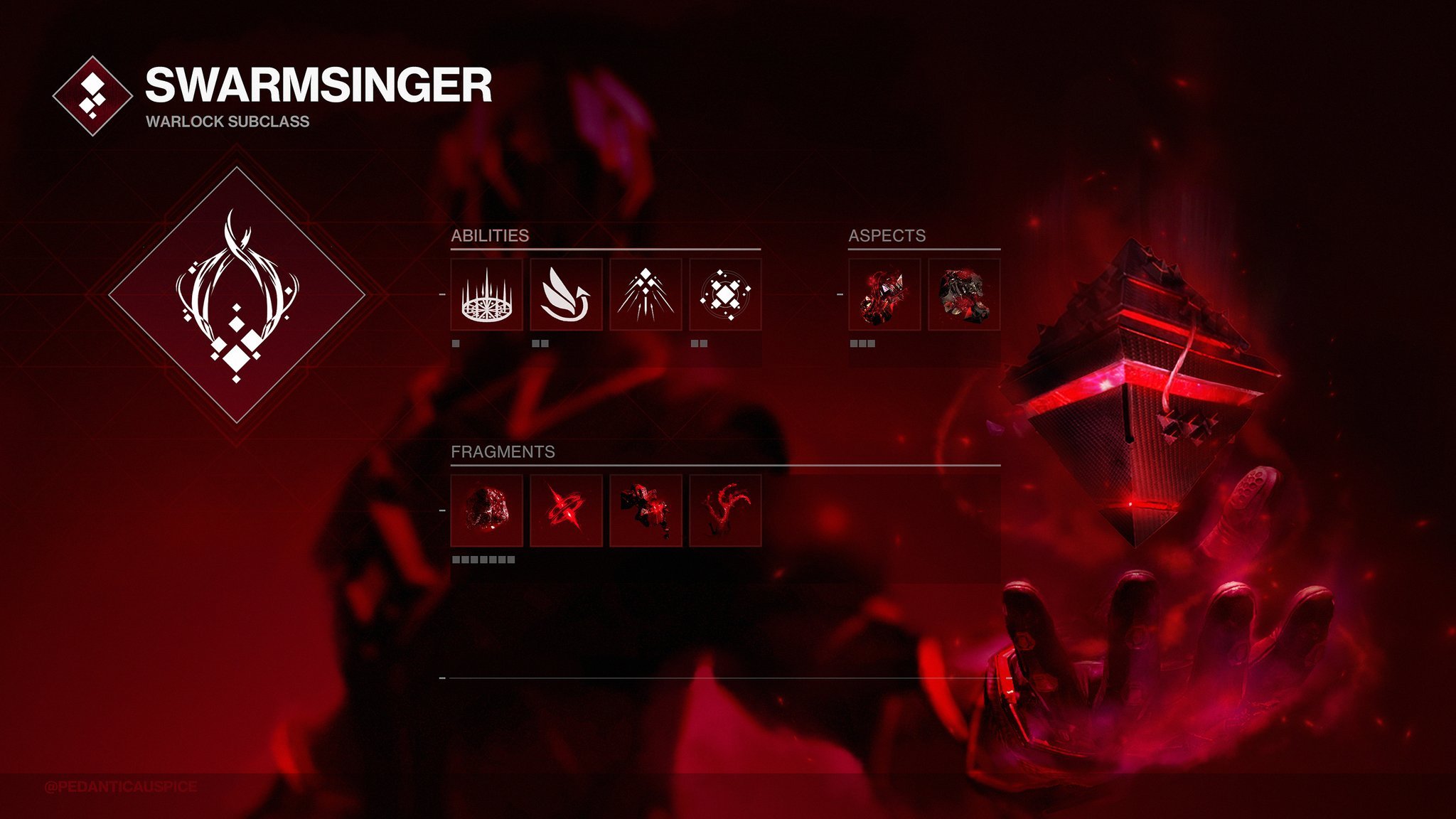
Task: Expand the ABILITIES section header
Action: (x=490, y=237)
